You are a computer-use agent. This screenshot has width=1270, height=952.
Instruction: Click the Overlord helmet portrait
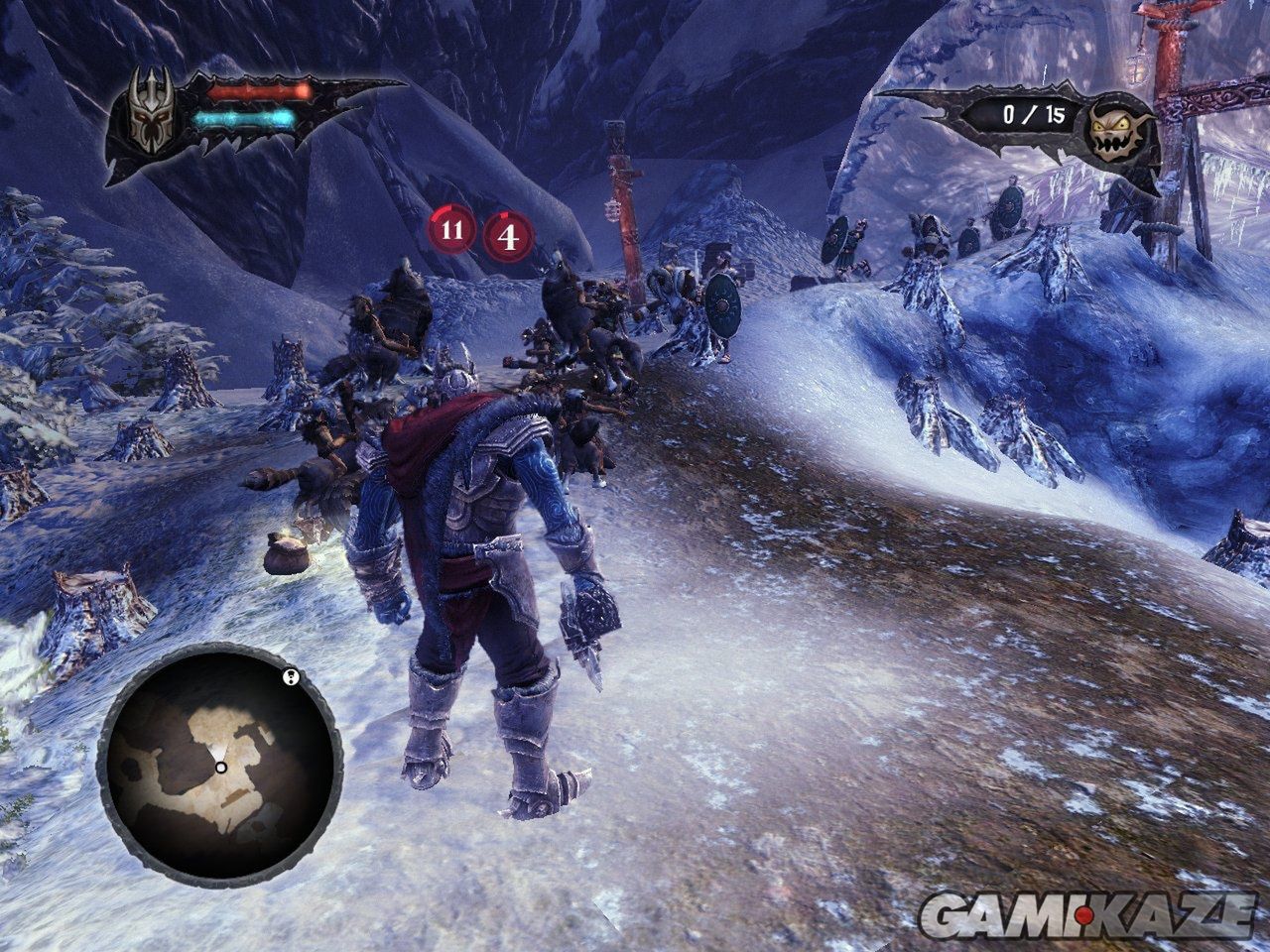pos(152,112)
